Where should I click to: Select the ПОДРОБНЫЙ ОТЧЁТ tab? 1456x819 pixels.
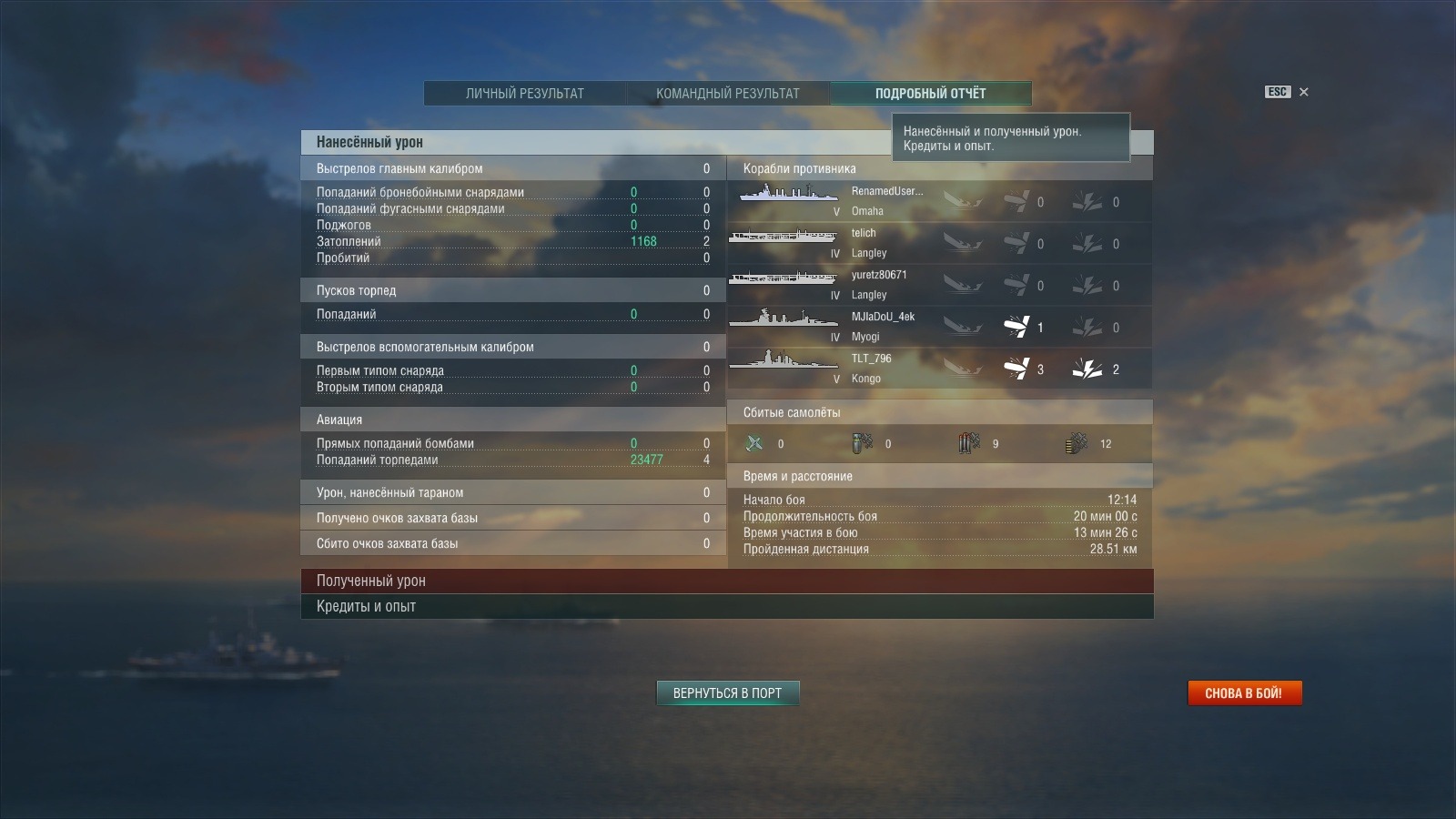point(930,93)
